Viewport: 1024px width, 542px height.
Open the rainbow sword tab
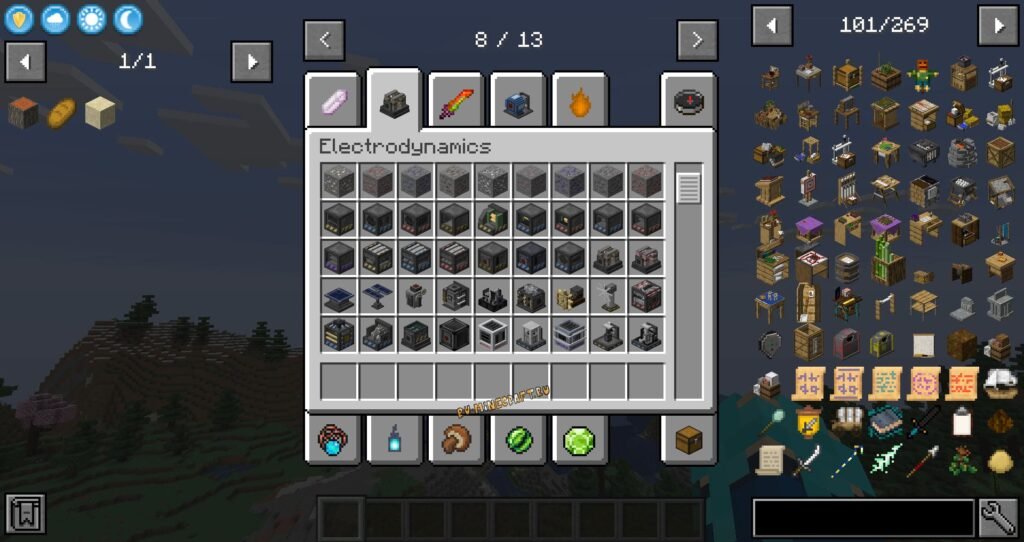457,101
